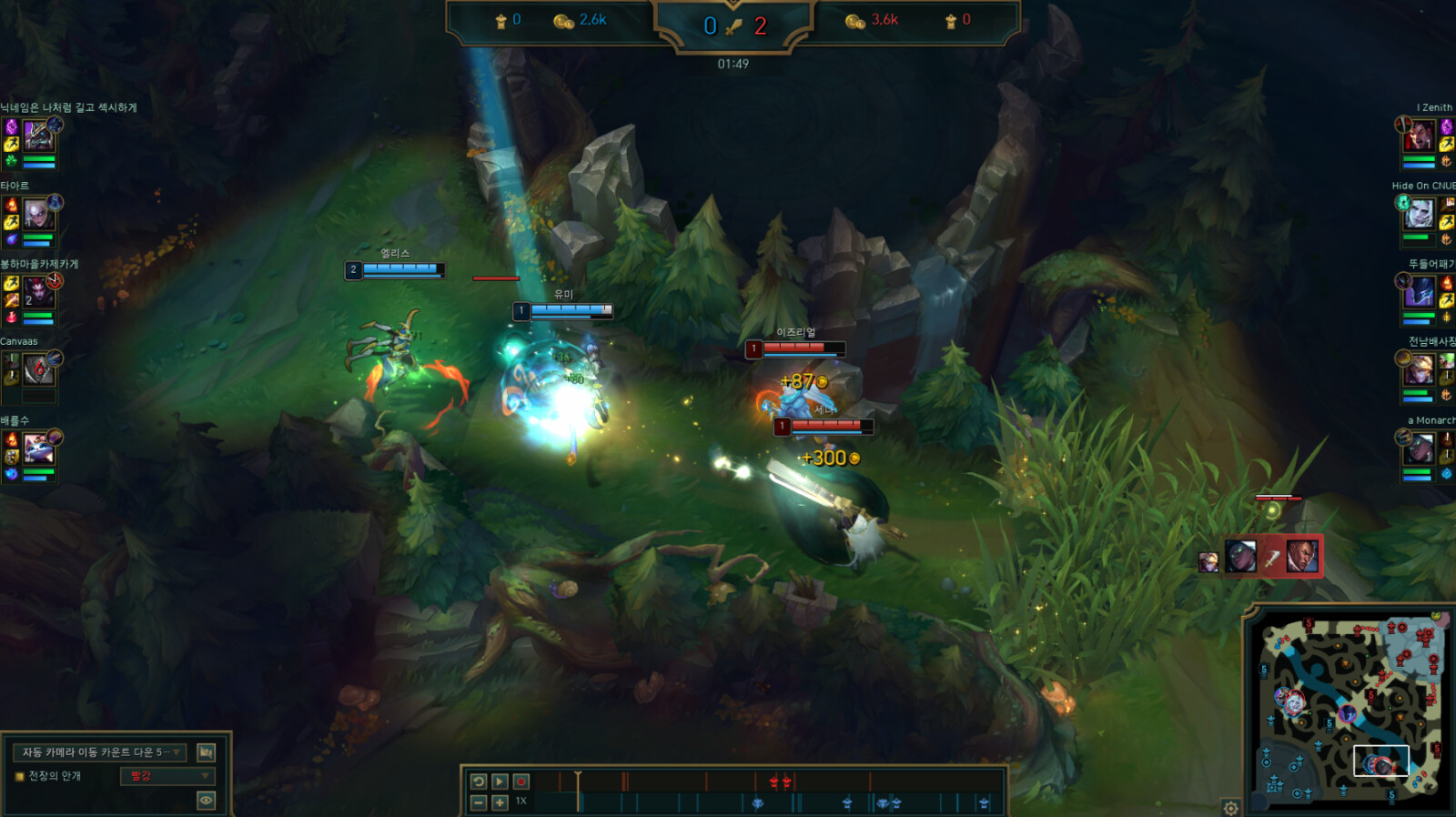Start recording with the red record button
Image resolution: width=1456 pixels, height=817 pixels.
click(521, 782)
